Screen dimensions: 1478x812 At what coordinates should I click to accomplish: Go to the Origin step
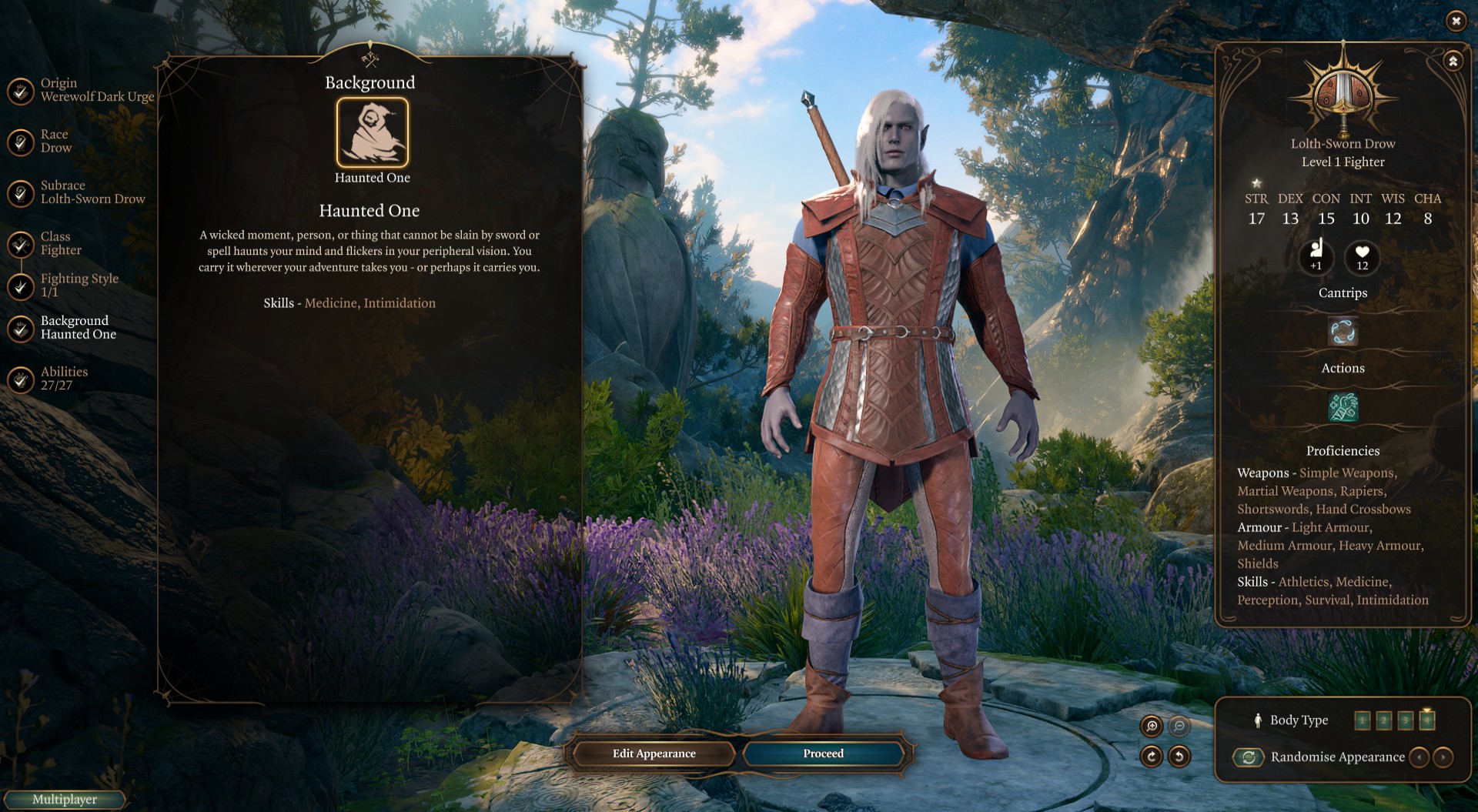click(x=21, y=90)
